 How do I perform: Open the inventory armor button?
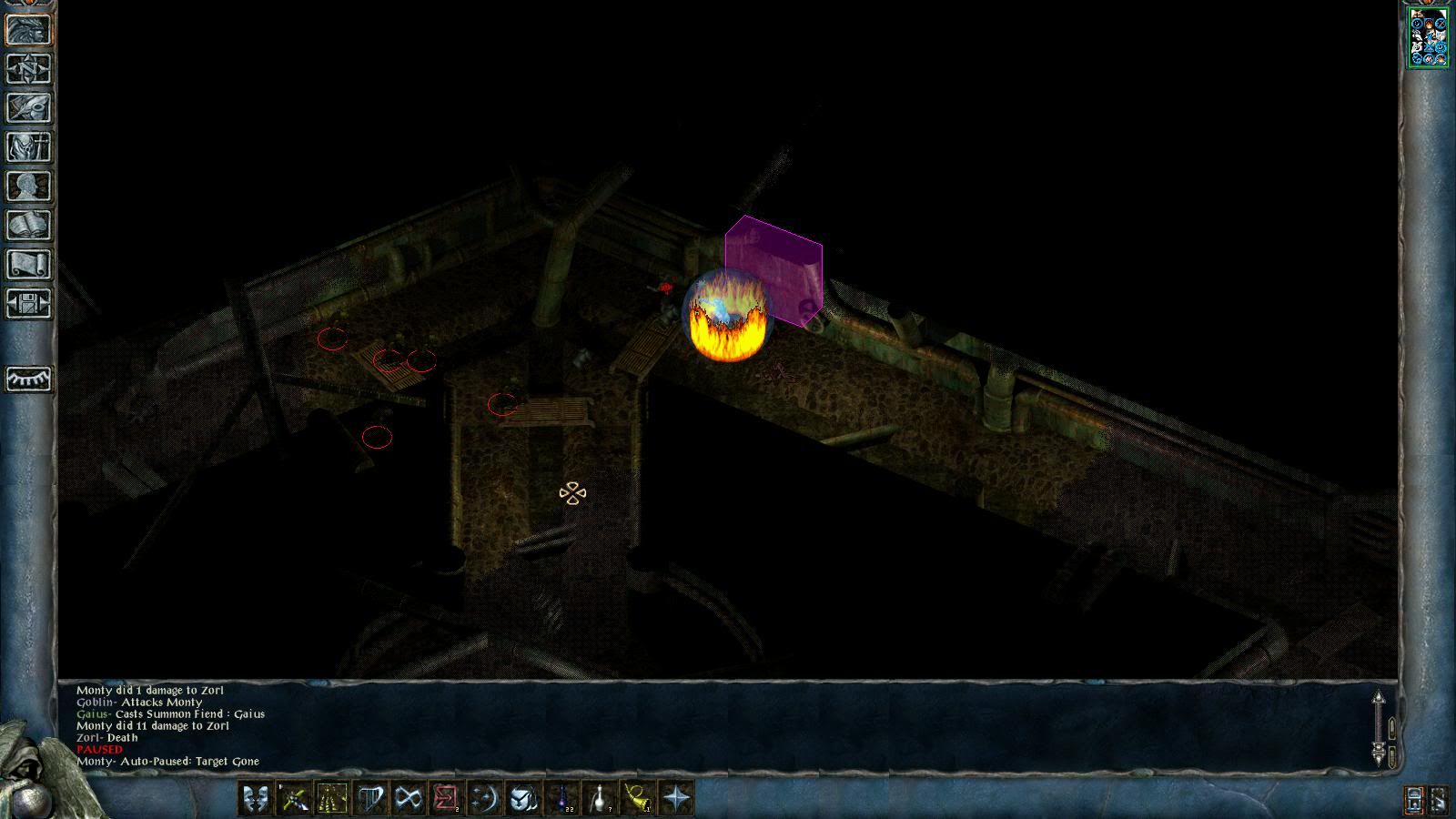pyautogui.click(x=28, y=147)
